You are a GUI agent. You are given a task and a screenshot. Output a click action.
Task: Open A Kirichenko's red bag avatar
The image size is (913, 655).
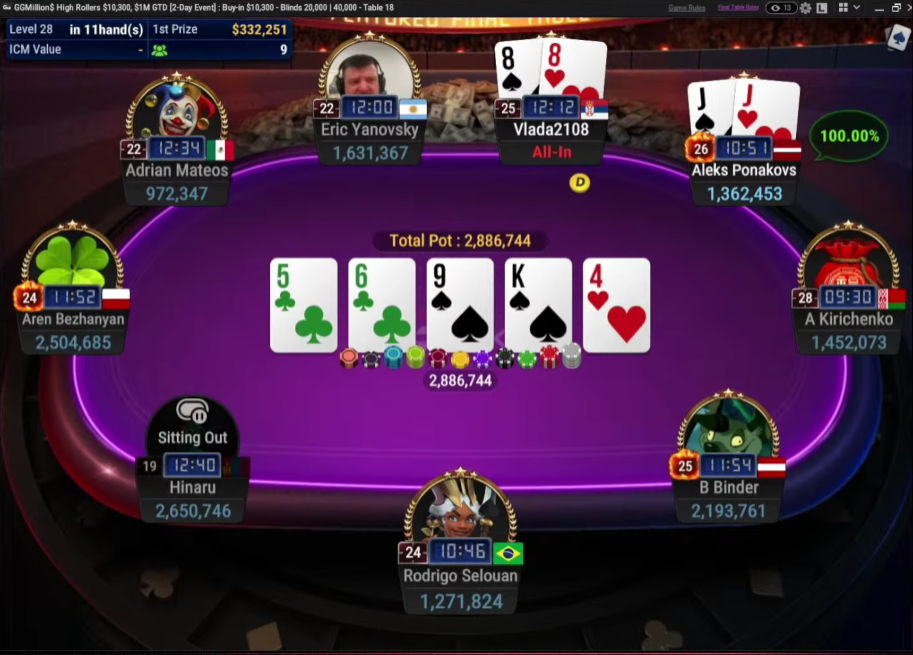pos(848,260)
